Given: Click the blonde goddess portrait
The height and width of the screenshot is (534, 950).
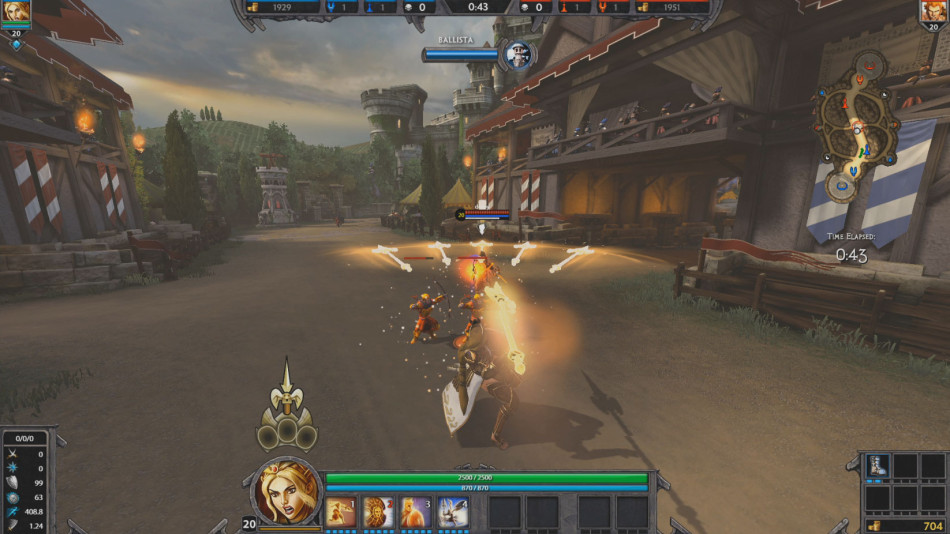Looking at the screenshot, I should click(x=287, y=492).
